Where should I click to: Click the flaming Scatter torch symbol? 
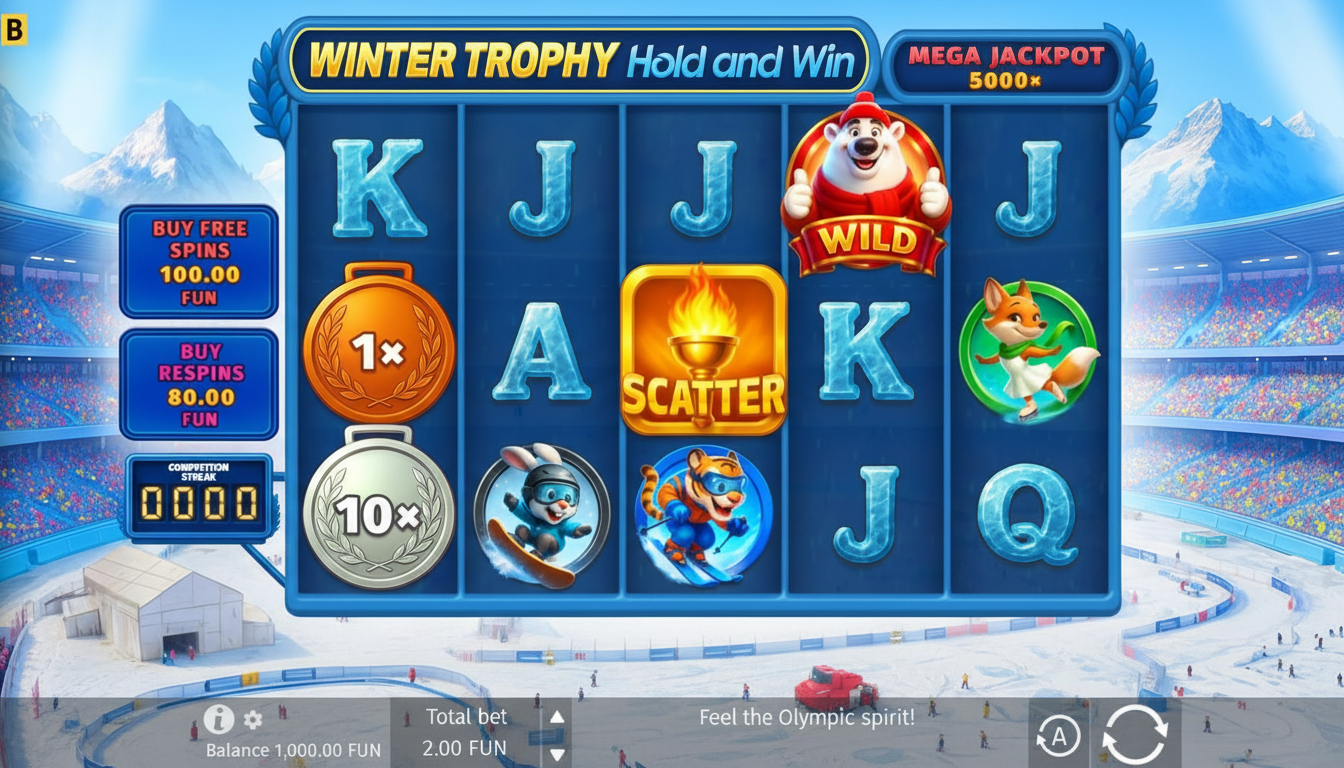click(x=705, y=350)
